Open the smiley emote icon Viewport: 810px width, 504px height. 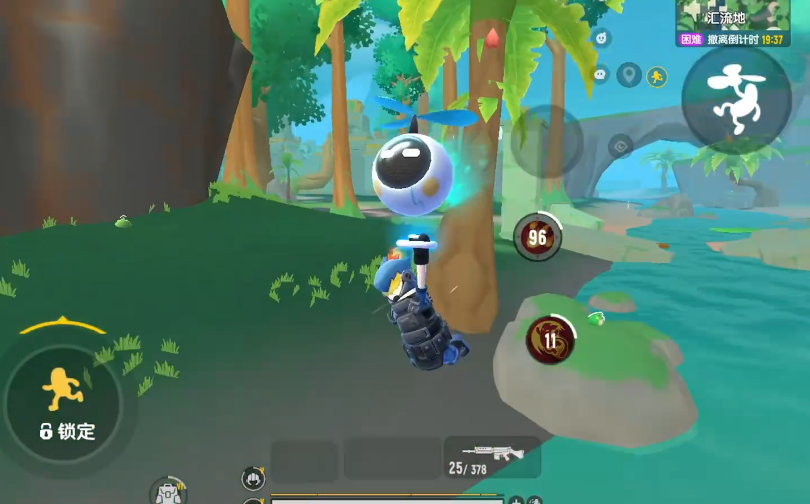[601, 39]
